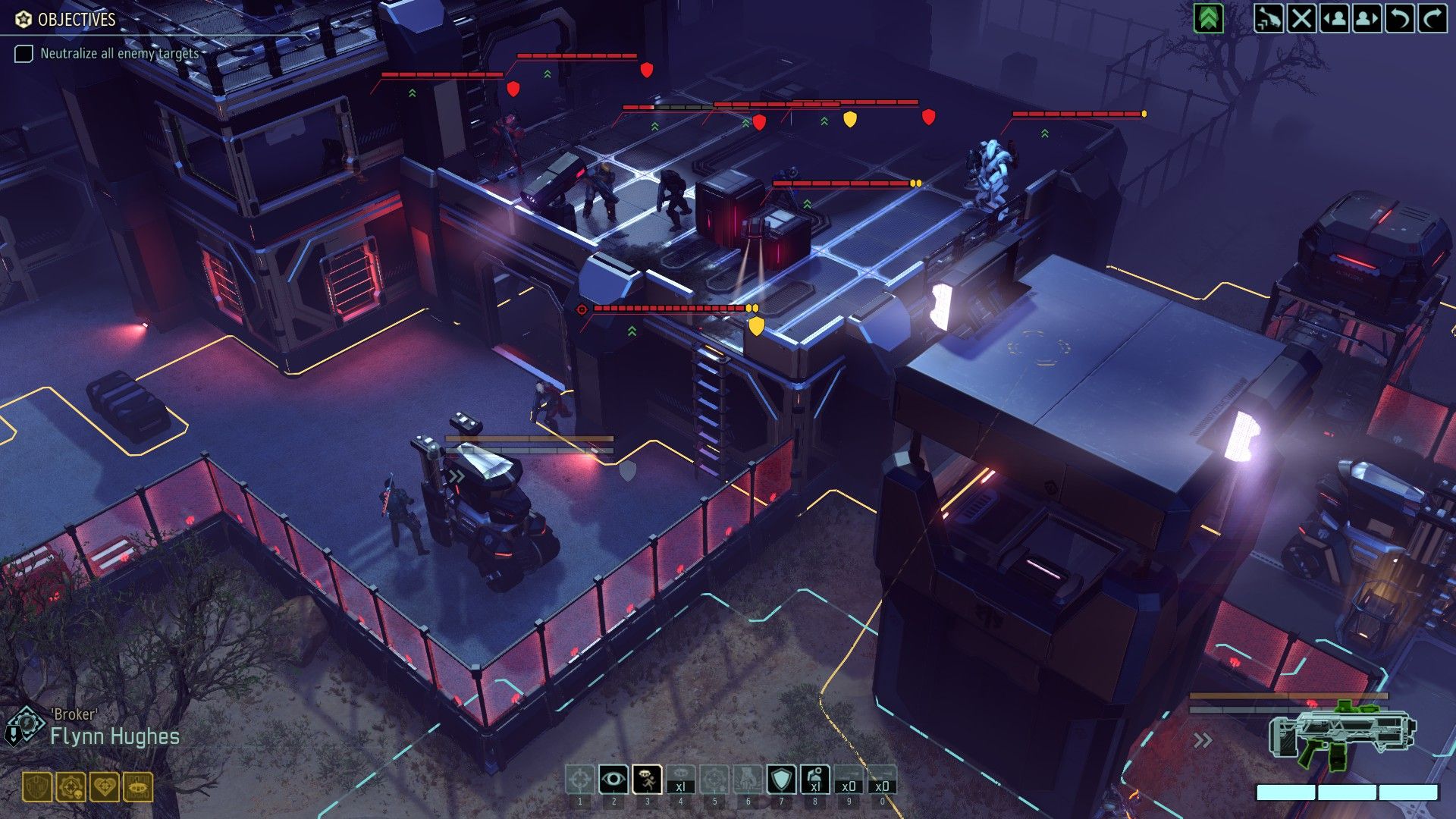Inspect the yellow gear-and-skull perk icon
1456x819 pixels.
(71, 787)
